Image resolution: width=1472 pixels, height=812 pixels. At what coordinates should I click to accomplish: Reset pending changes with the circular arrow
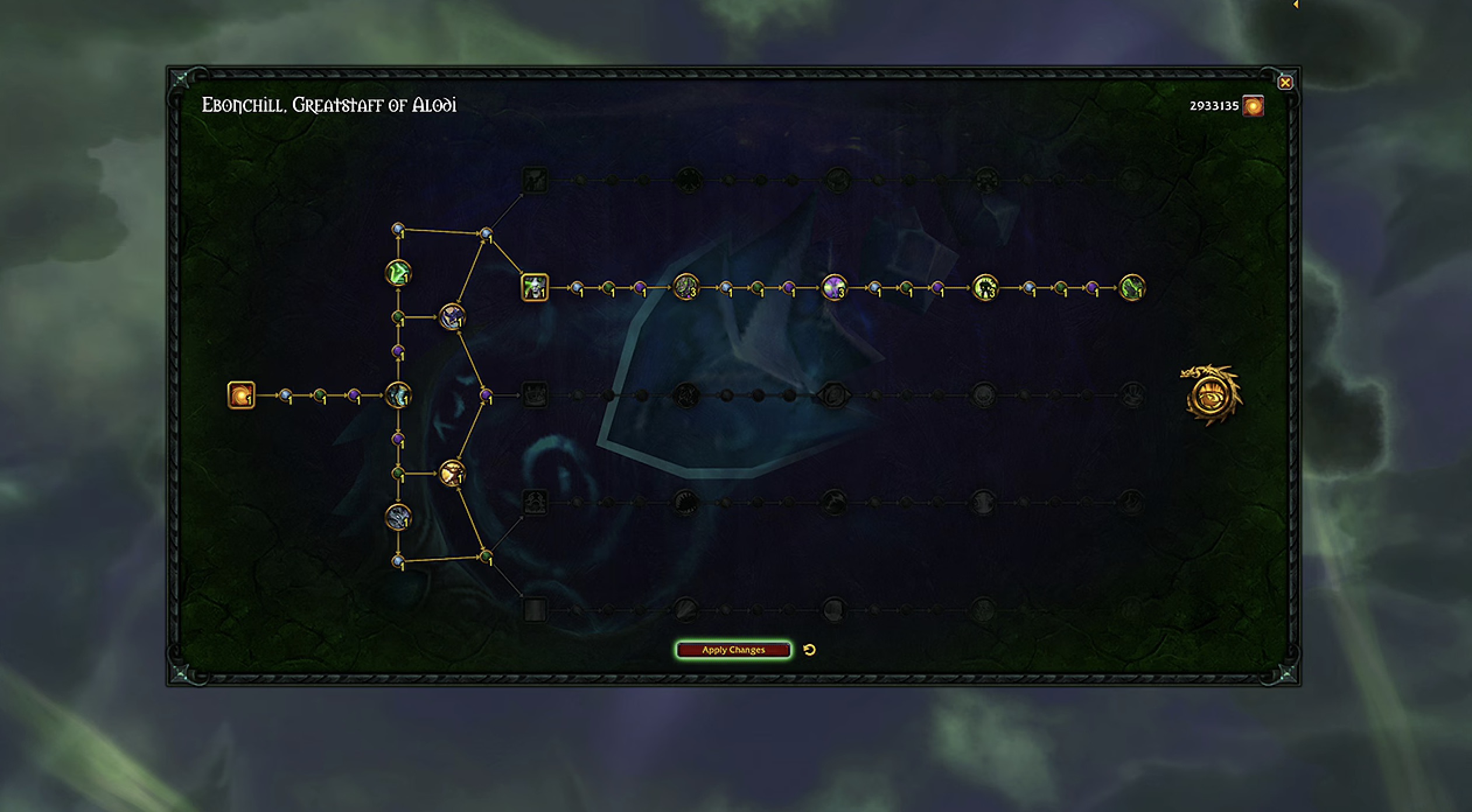(810, 650)
